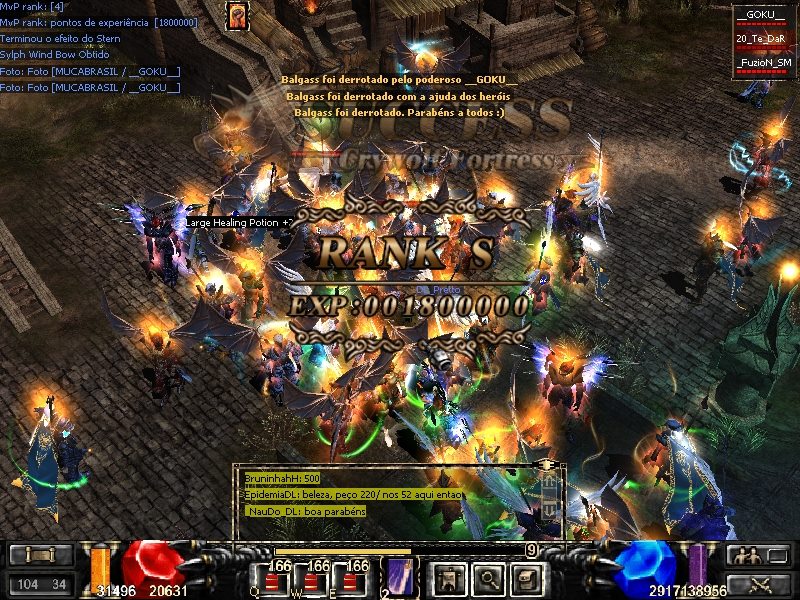This screenshot has height=600, width=800.
Task: Open the scroll-shaped menu button
Action: [527, 577]
